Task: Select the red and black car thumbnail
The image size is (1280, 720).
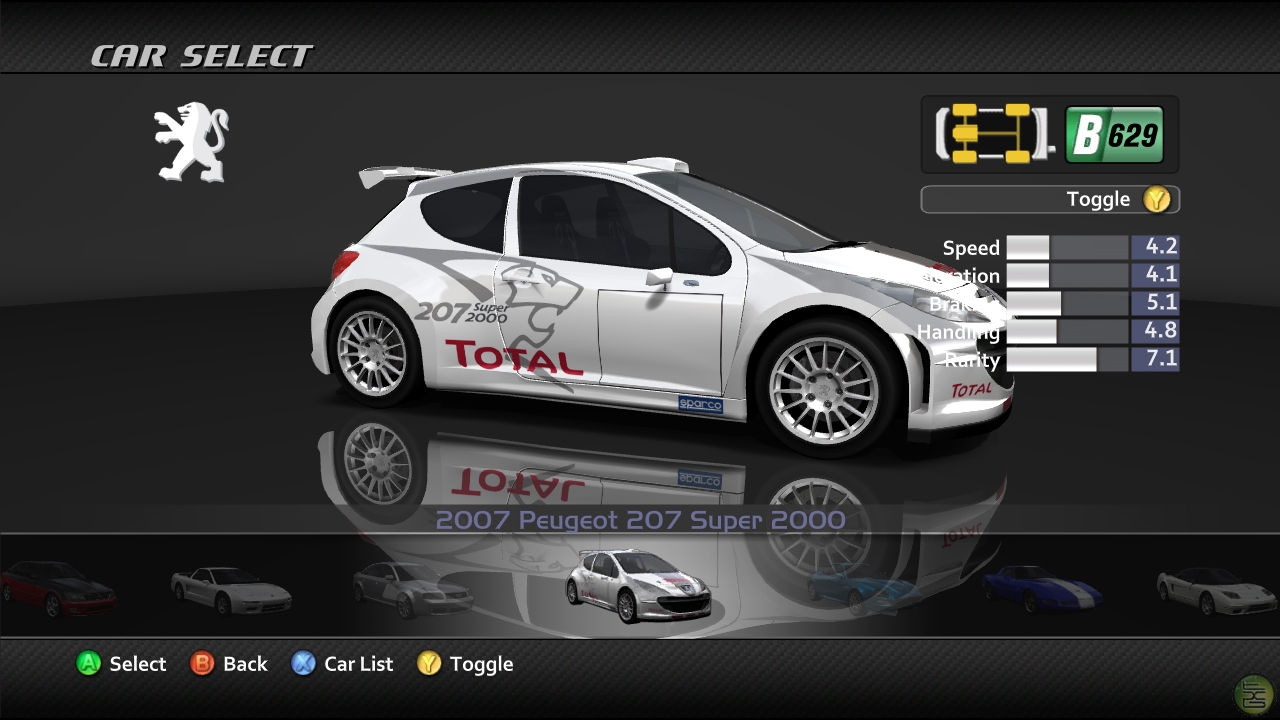Action: point(58,587)
